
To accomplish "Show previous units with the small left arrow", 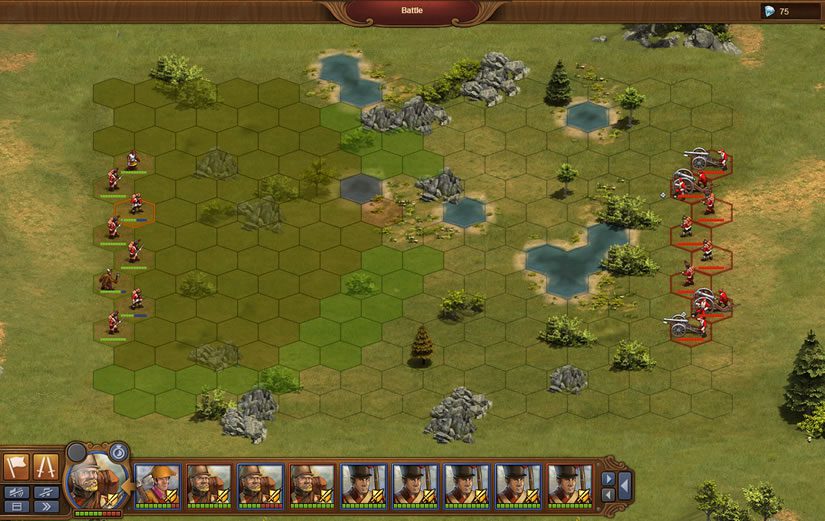I will click(x=608, y=494).
